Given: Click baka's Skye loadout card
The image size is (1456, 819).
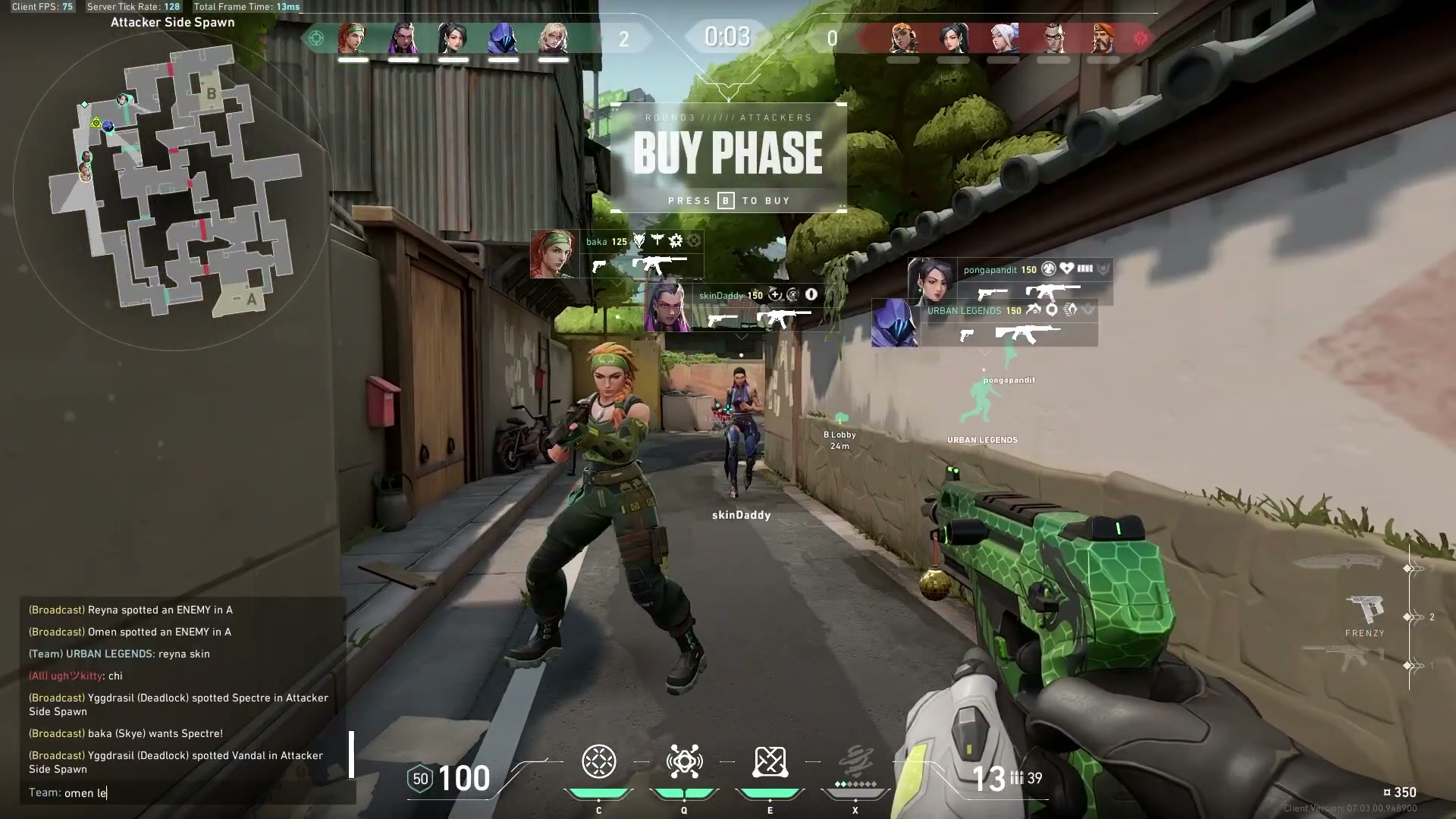Looking at the screenshot, I should tap(617, 254).
